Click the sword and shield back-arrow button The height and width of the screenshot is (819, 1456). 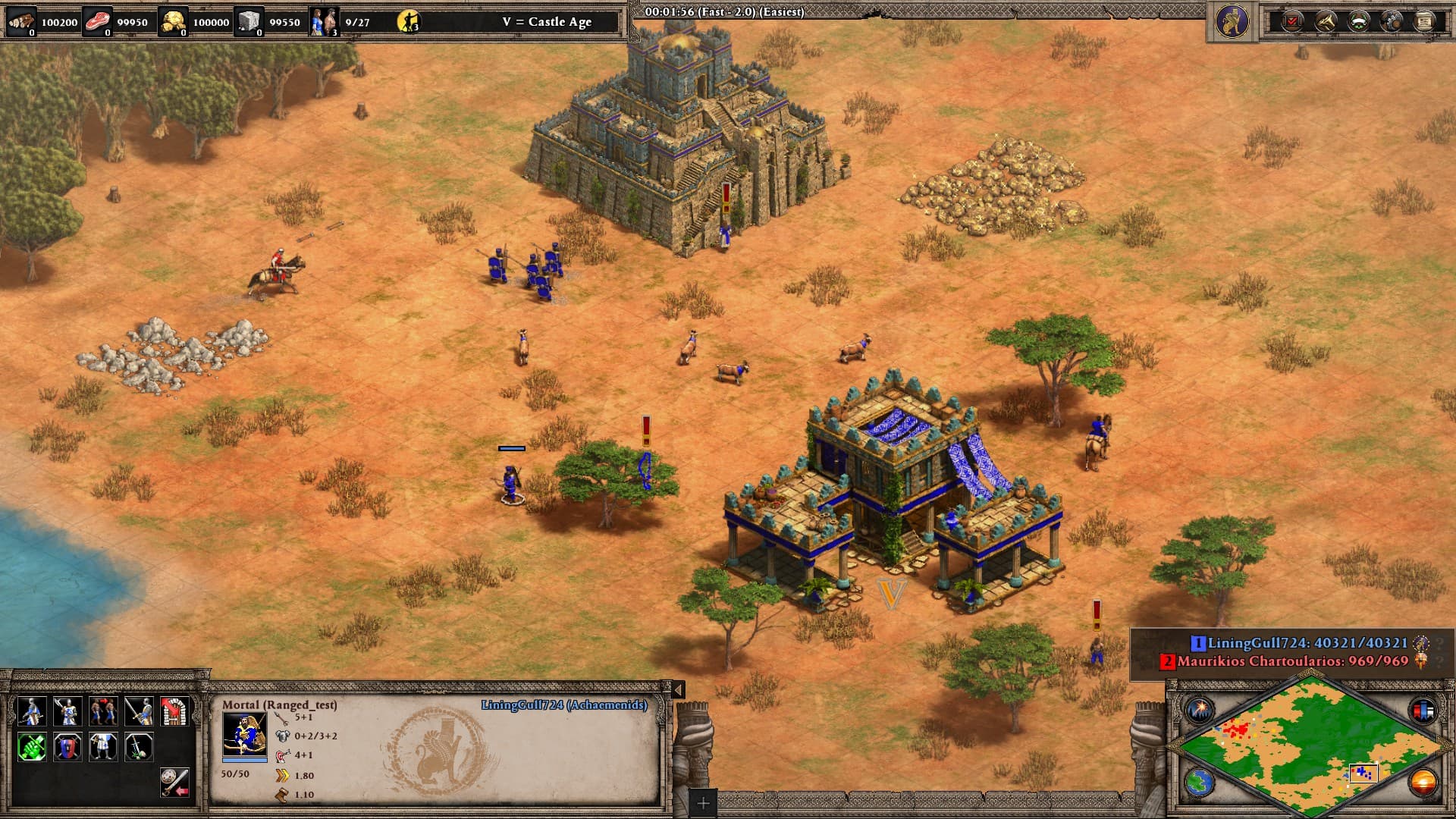tap(174, 782)
